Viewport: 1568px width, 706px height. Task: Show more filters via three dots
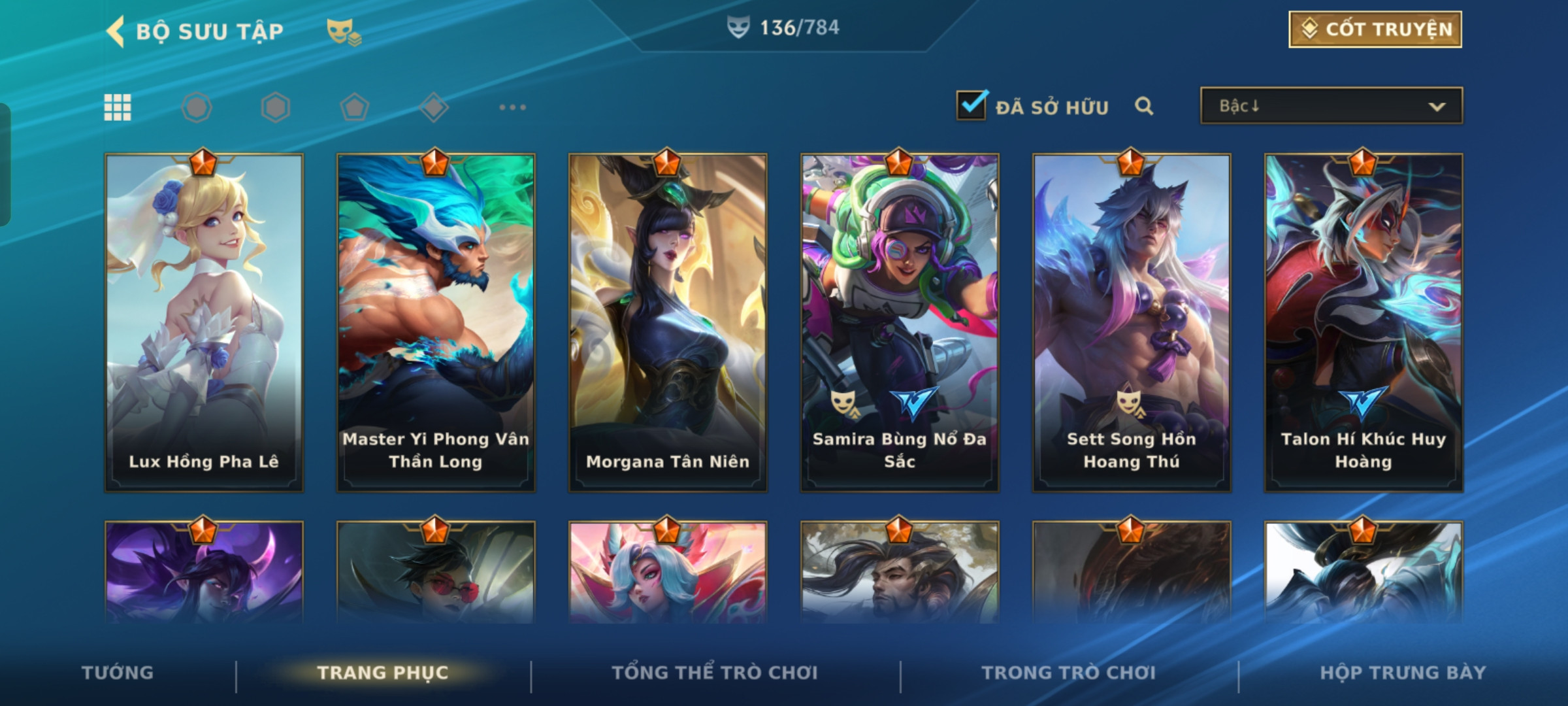pyautogui.click(x=512, y=107)
